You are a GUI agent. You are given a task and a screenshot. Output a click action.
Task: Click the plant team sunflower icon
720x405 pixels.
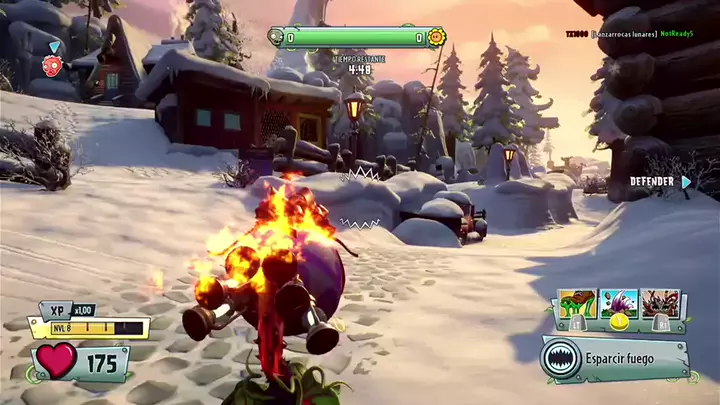pyautogui.click(x=437, y=38)
